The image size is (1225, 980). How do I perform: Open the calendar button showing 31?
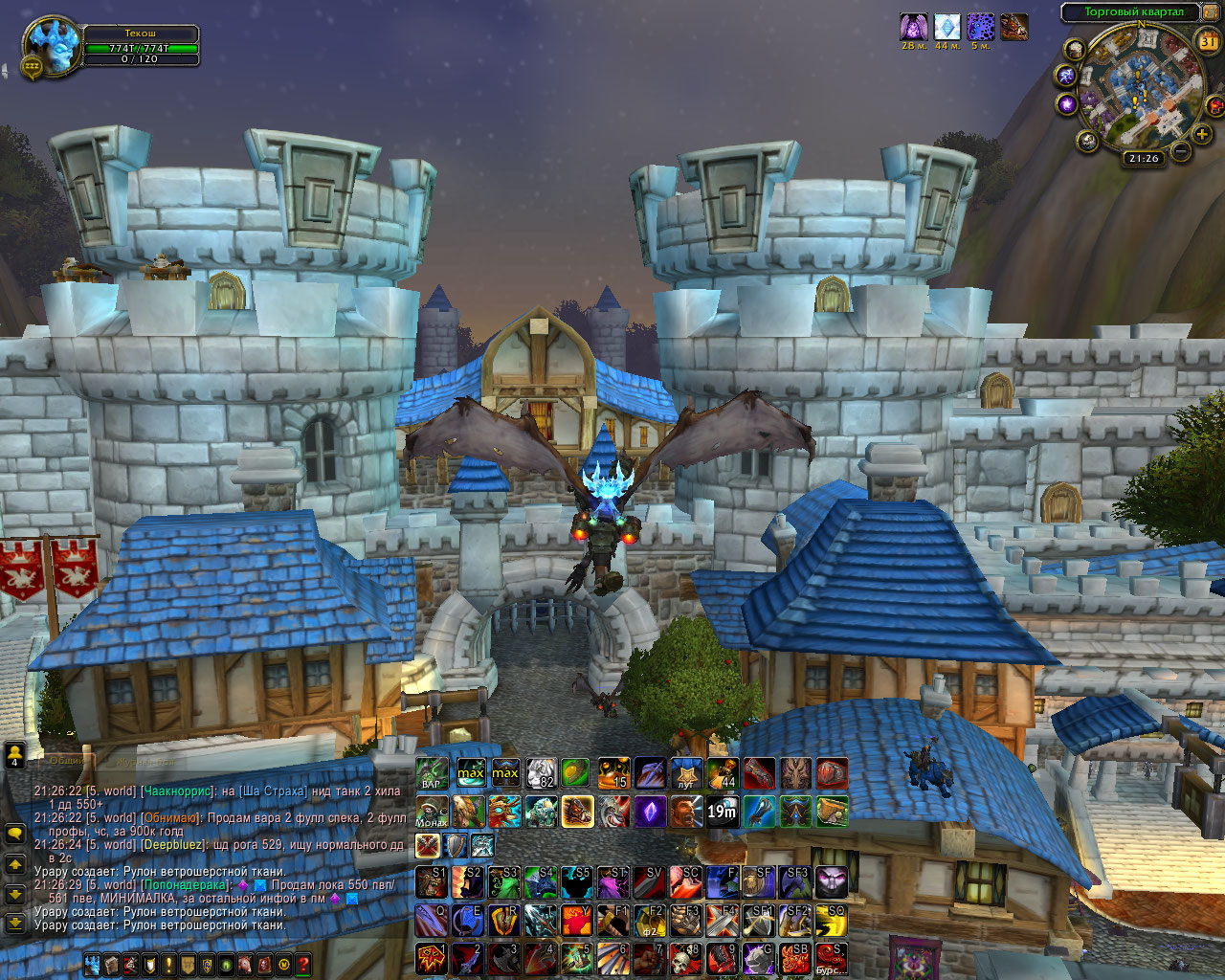[1209, 41]
